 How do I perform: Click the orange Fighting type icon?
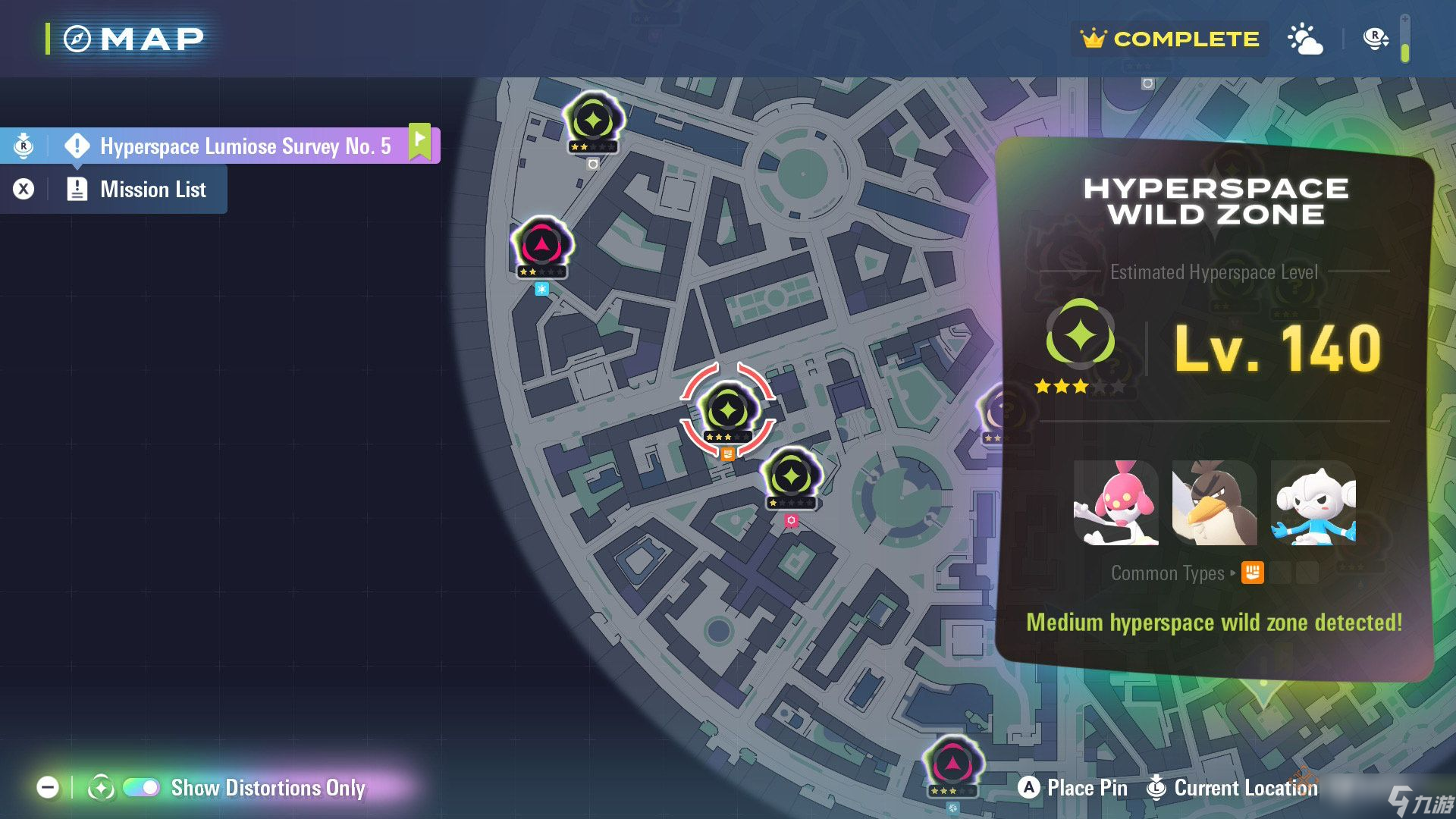pos(1252,573)
